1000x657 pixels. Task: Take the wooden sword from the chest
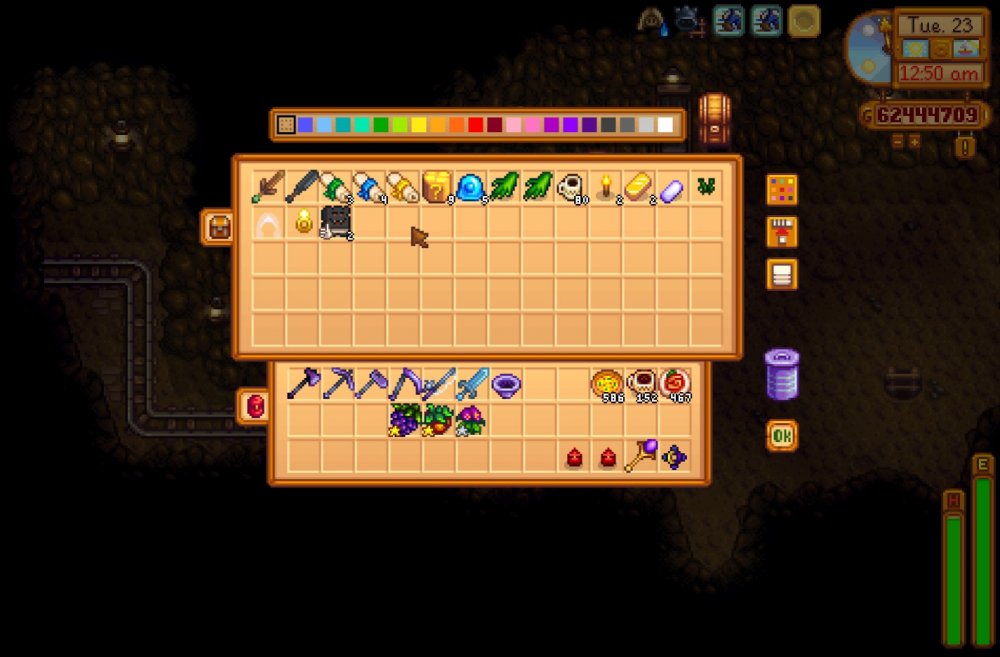(267, 187)
